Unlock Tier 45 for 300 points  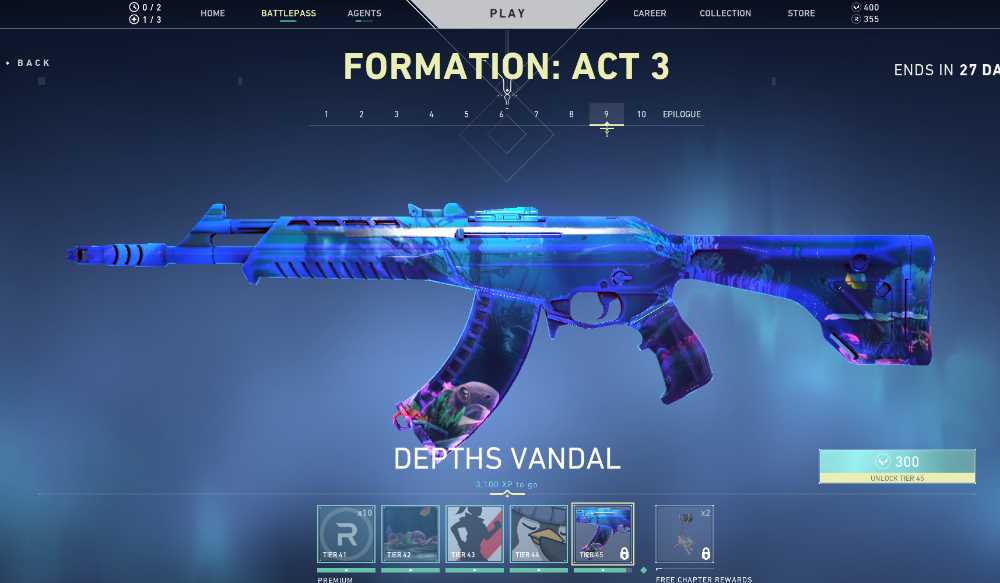[x=897, y=465]
